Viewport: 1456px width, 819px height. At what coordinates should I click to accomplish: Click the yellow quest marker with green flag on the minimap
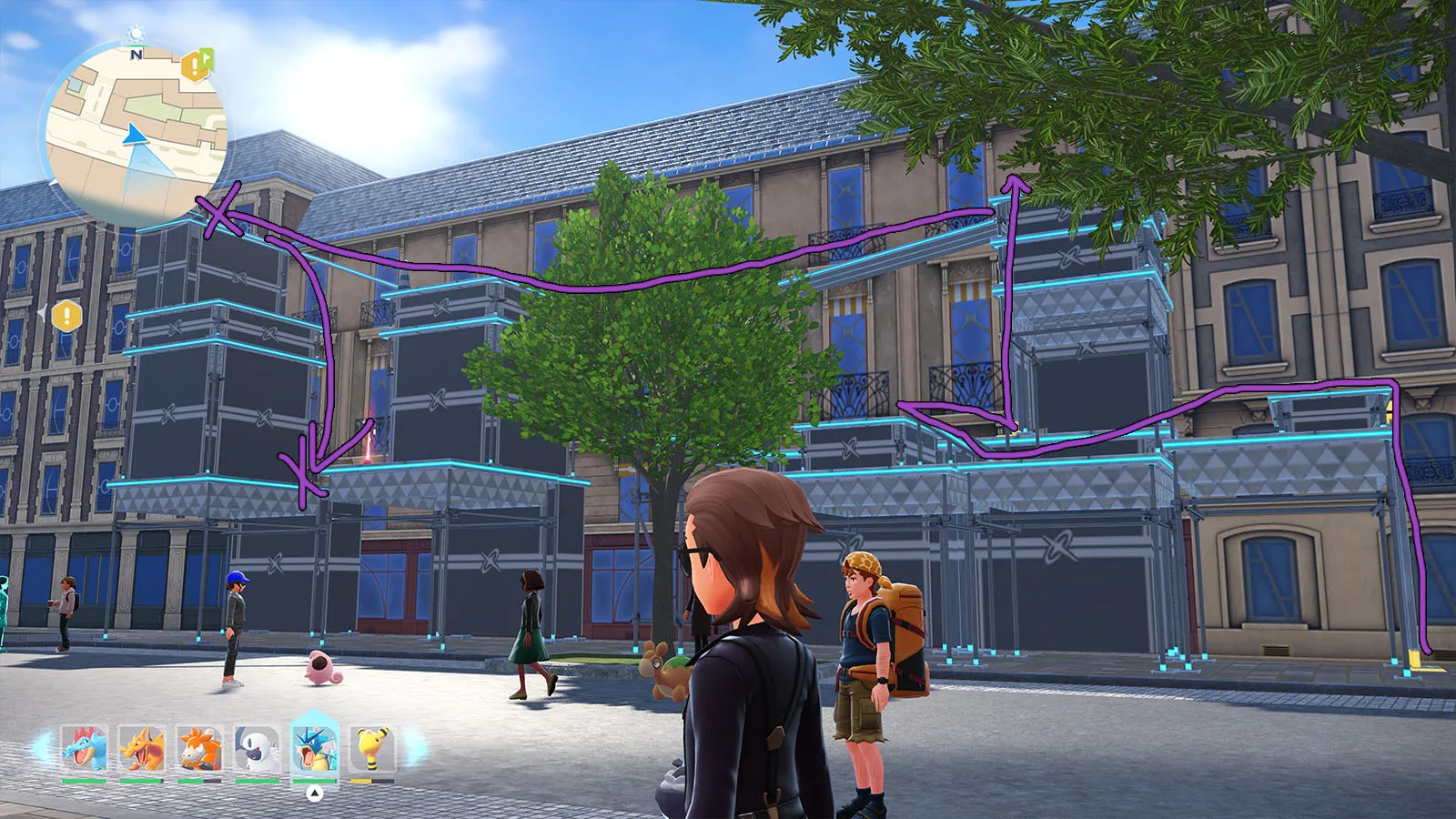(197, 65)
